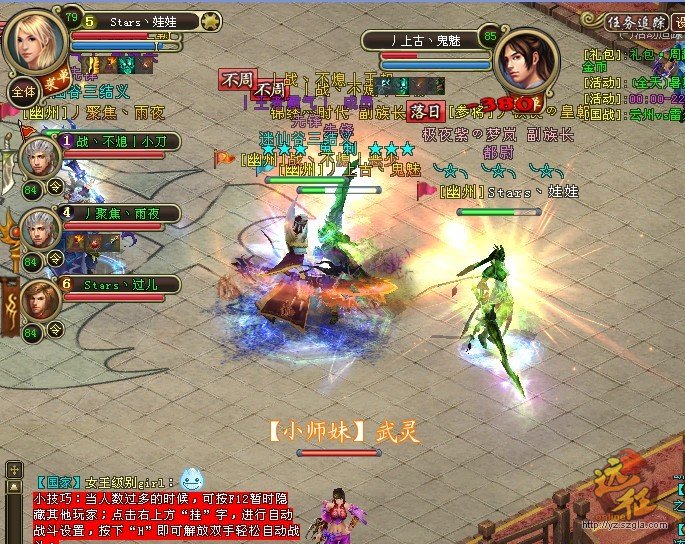This screenshot has width=685, height=544.
Task: Select party member 丿聚焦、雨夜 portrait
Action: pos(41,230)
